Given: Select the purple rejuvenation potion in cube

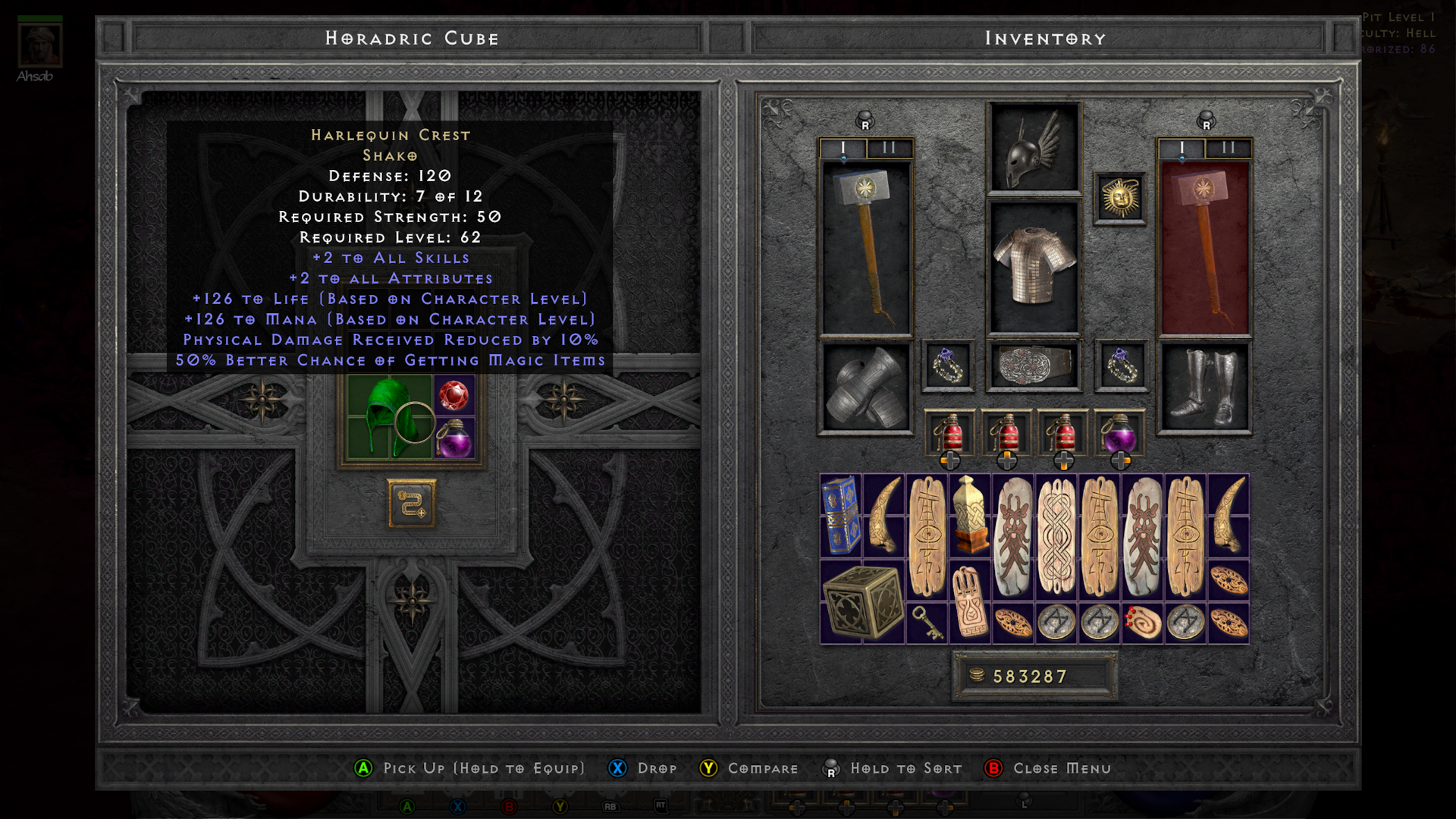Looking at the screenshot, I should pyautogui.click(x=453, y=439).
